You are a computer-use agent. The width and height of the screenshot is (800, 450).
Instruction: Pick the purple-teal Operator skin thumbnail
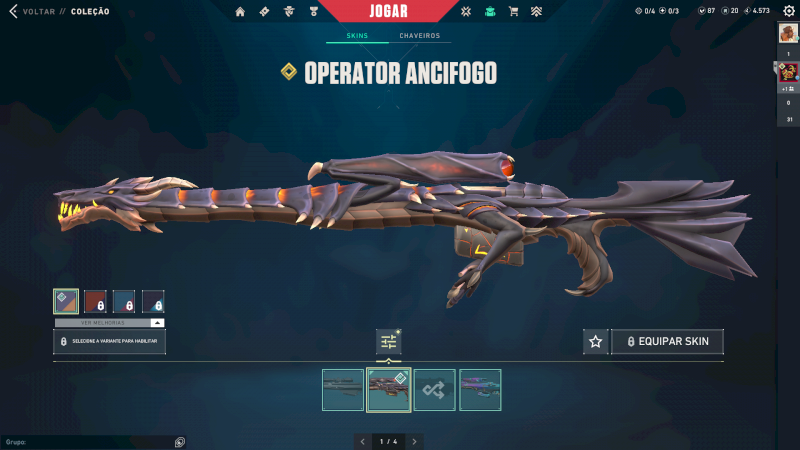point(480,390)
